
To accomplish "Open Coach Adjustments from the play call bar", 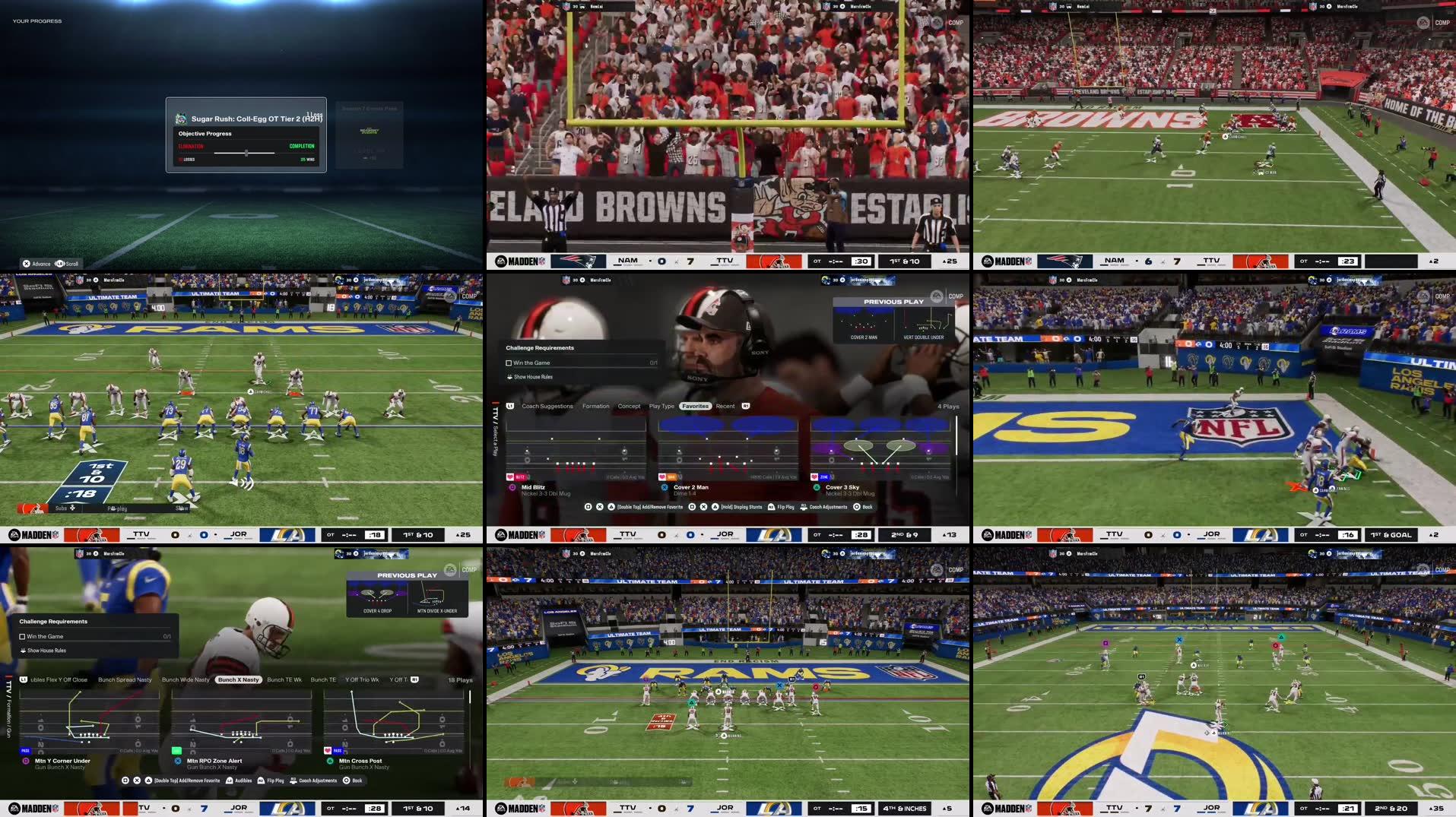I will (804, 506).
